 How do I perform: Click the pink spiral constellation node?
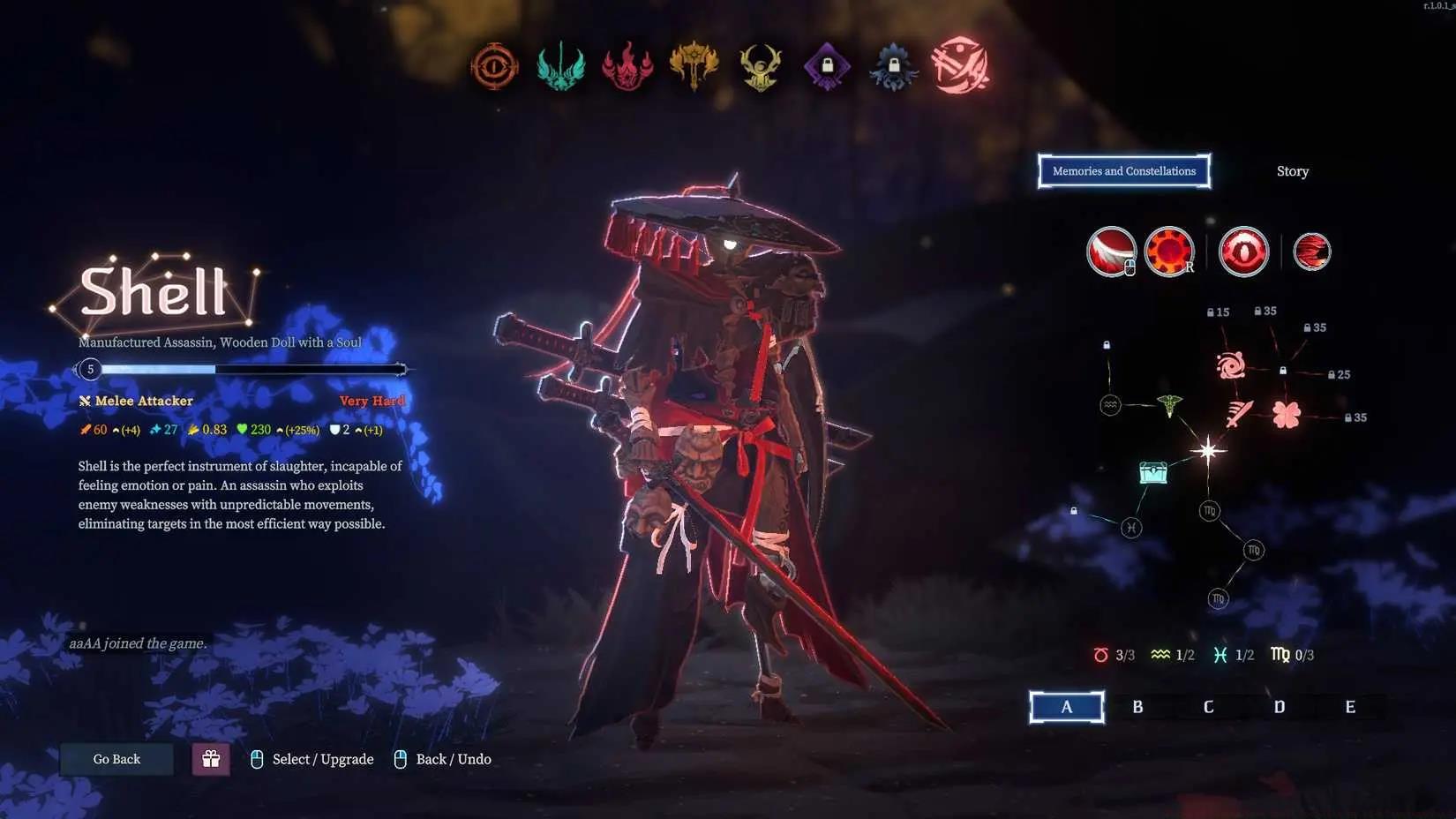point(1230,364)
